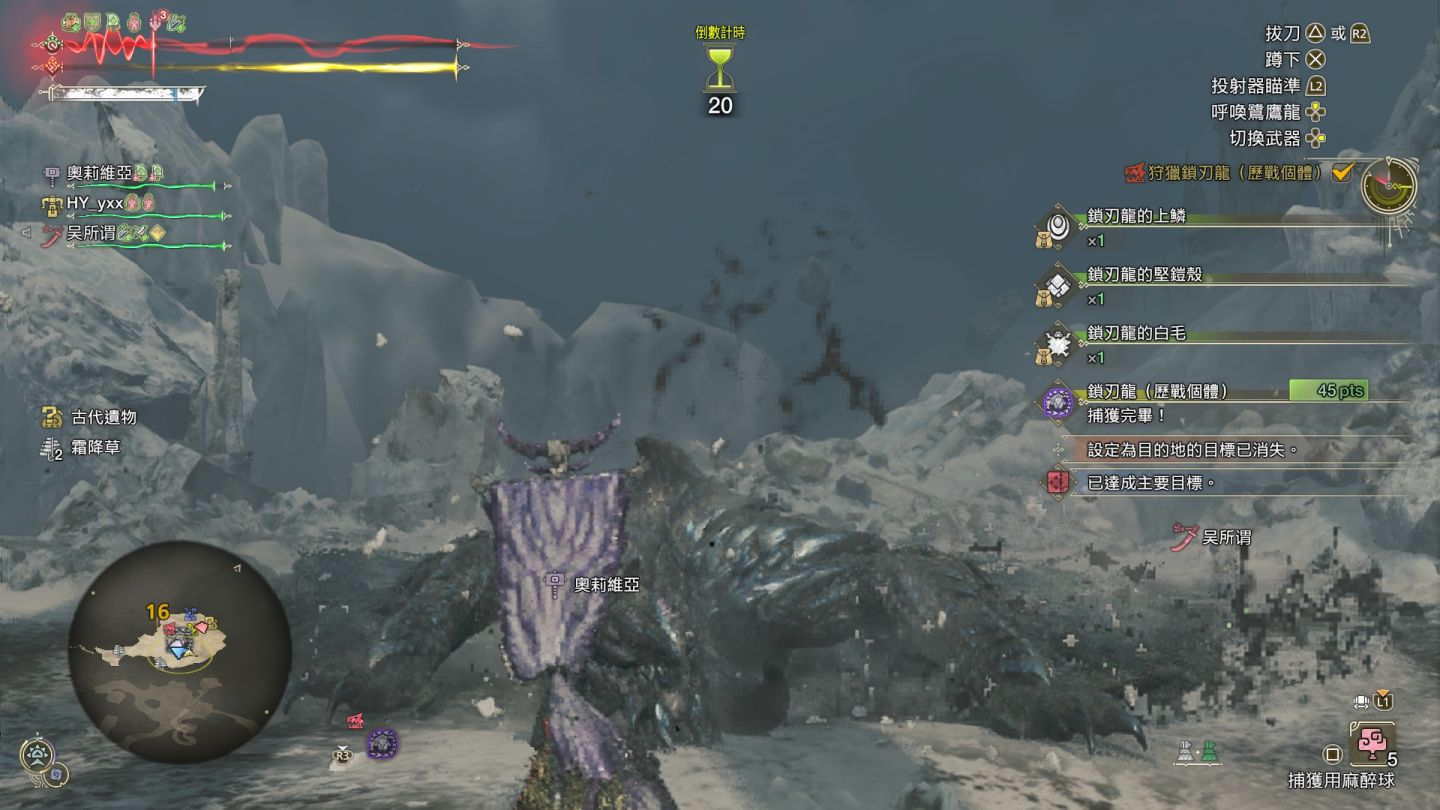Click the 已達成主要目標 notification
The width and height of the screenshot is (1440, 810).
[1150, 483]
